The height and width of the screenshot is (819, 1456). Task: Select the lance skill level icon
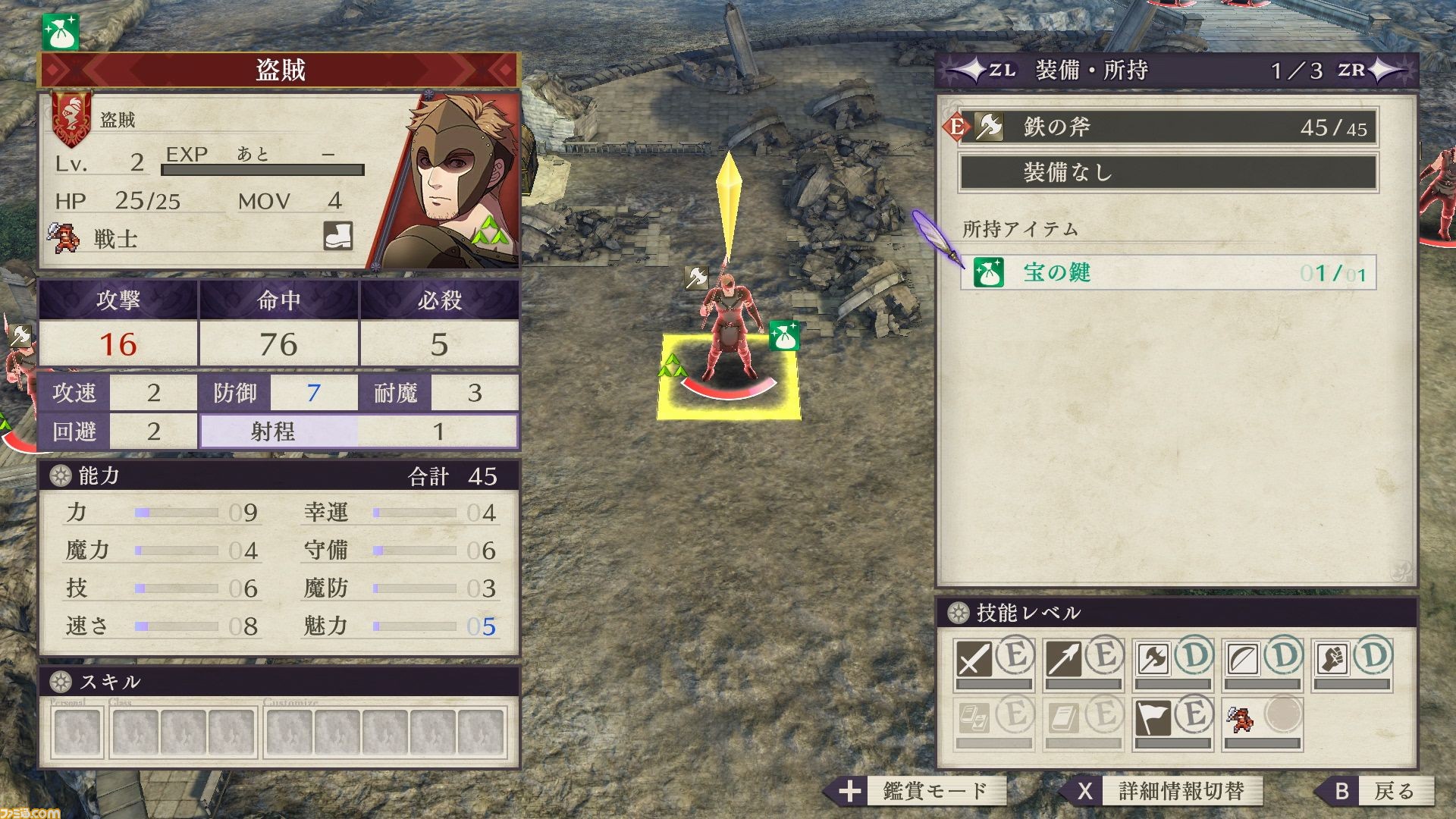[1063, 658]
